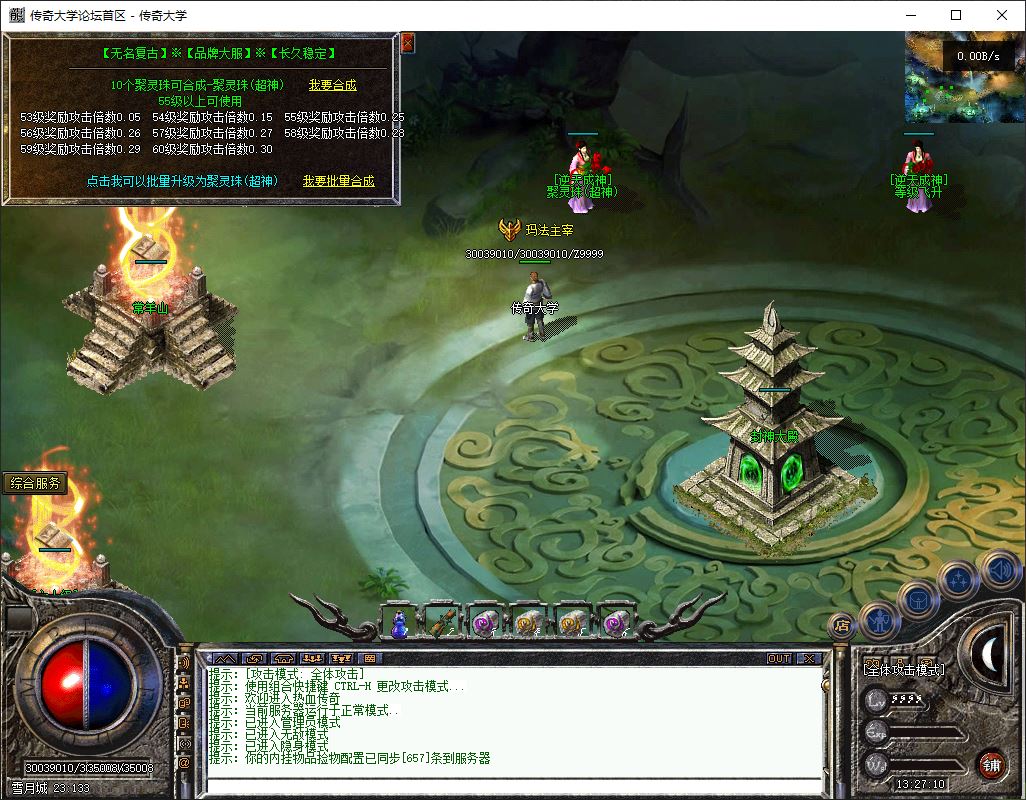The image size is (1026, 800).
Task: Focus the chat text input field
Action: [510, 785]
